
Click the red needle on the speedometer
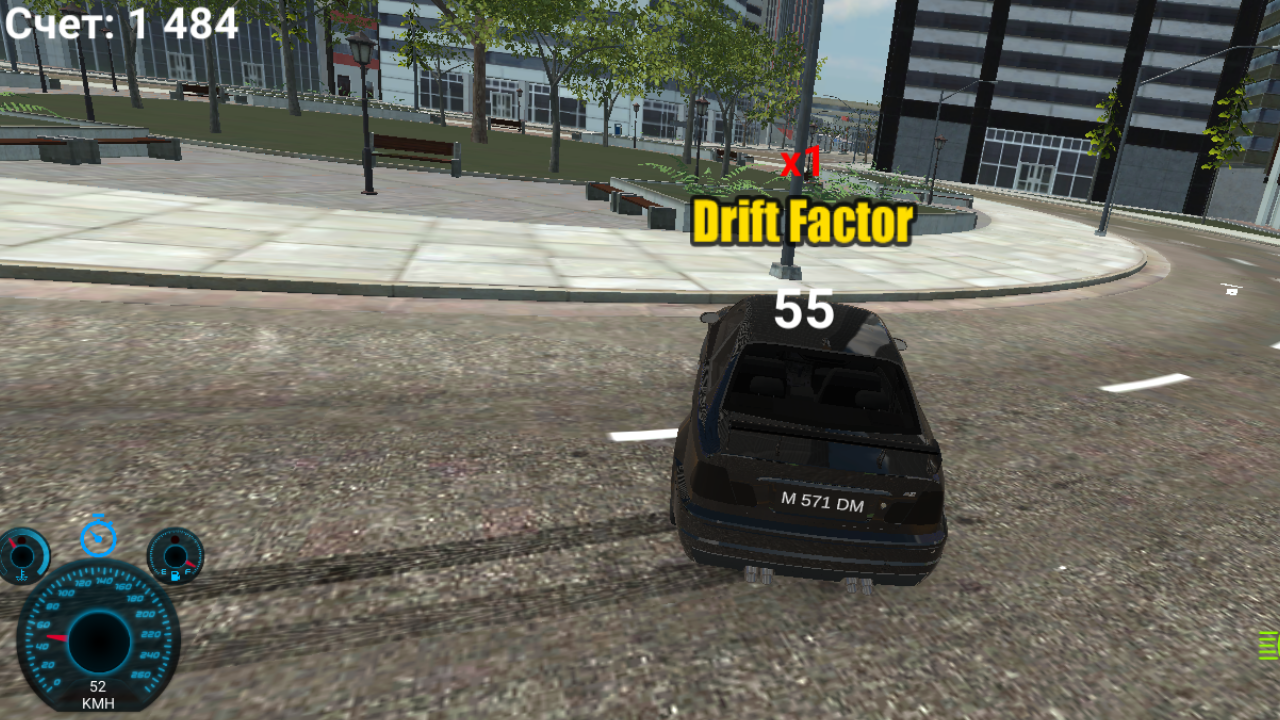pyautogui.click(x=57, y=637)
